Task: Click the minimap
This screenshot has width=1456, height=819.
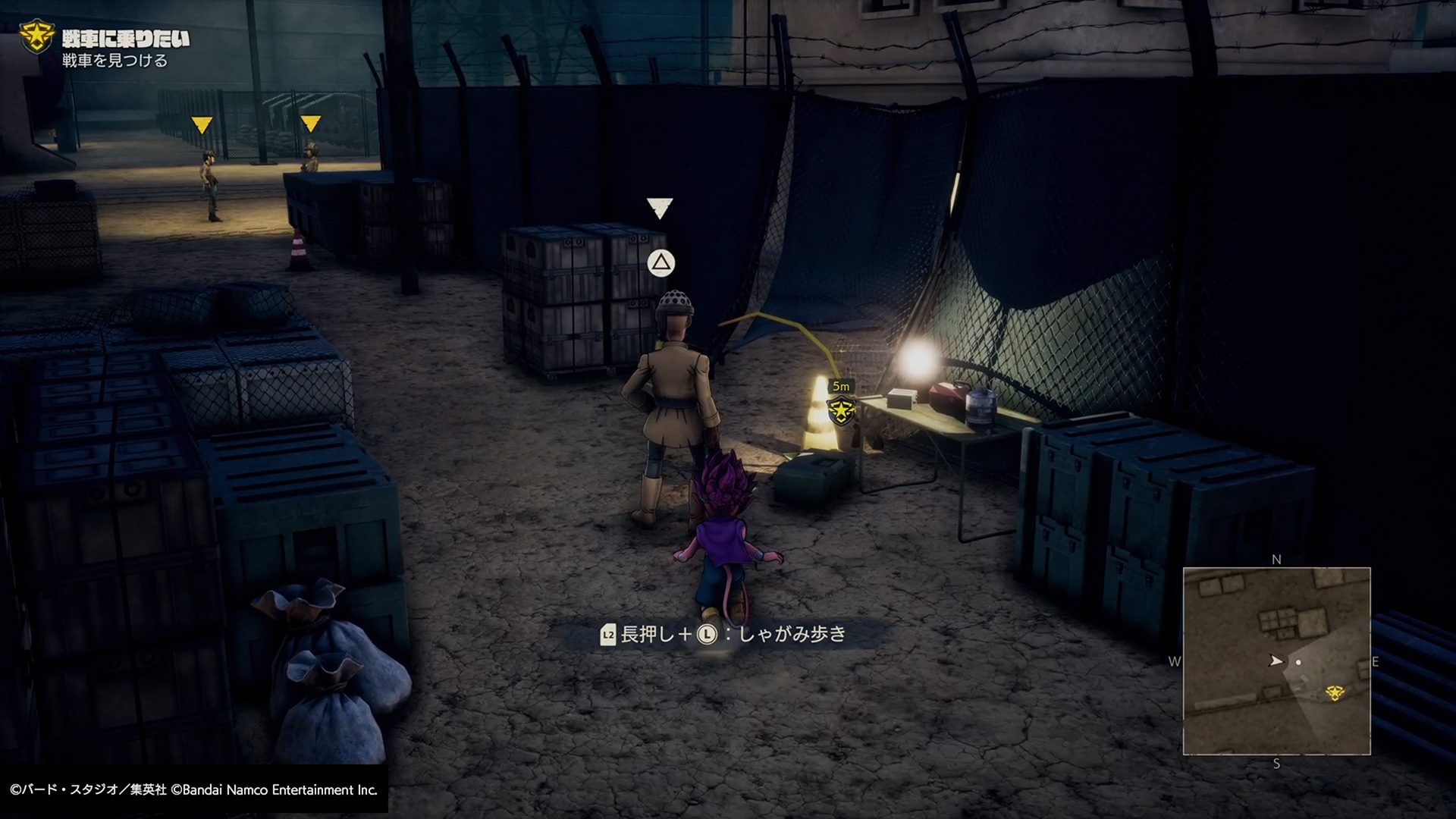Action: click(1276, 661)
